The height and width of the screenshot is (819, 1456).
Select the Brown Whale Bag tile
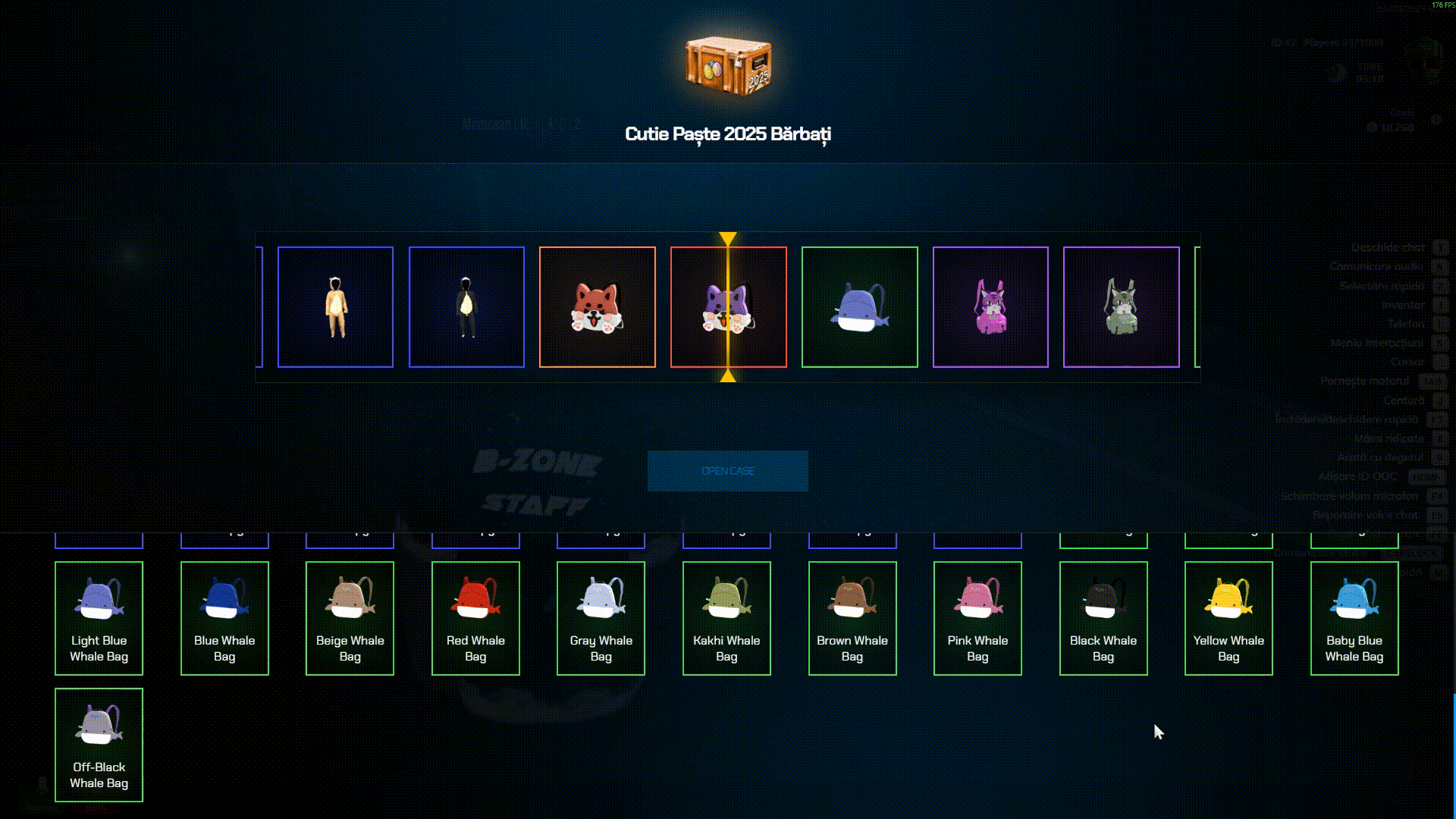[x=852, y=618]
